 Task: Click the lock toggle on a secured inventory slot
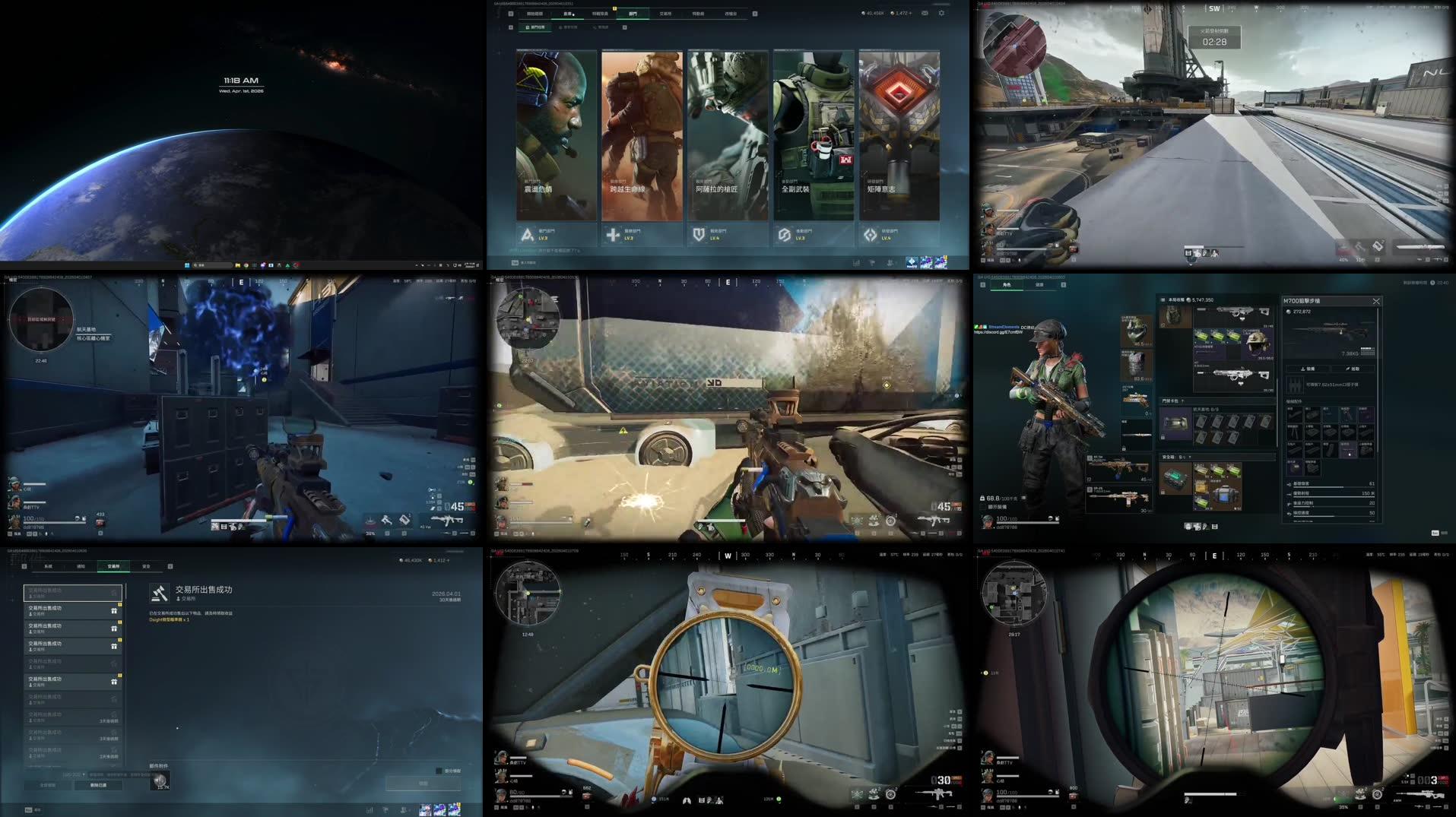tap(1163, 438)
